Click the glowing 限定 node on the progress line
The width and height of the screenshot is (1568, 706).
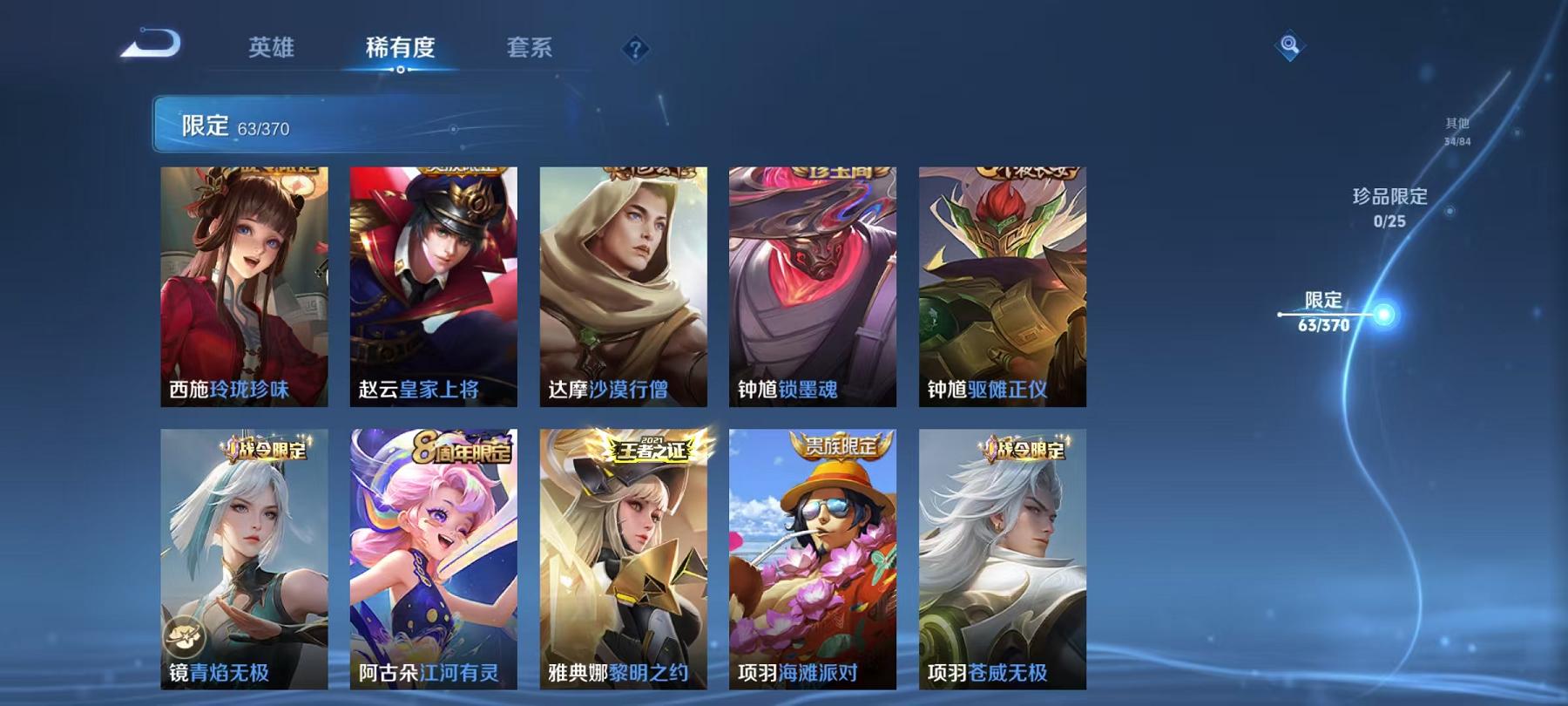[1382, 316]
